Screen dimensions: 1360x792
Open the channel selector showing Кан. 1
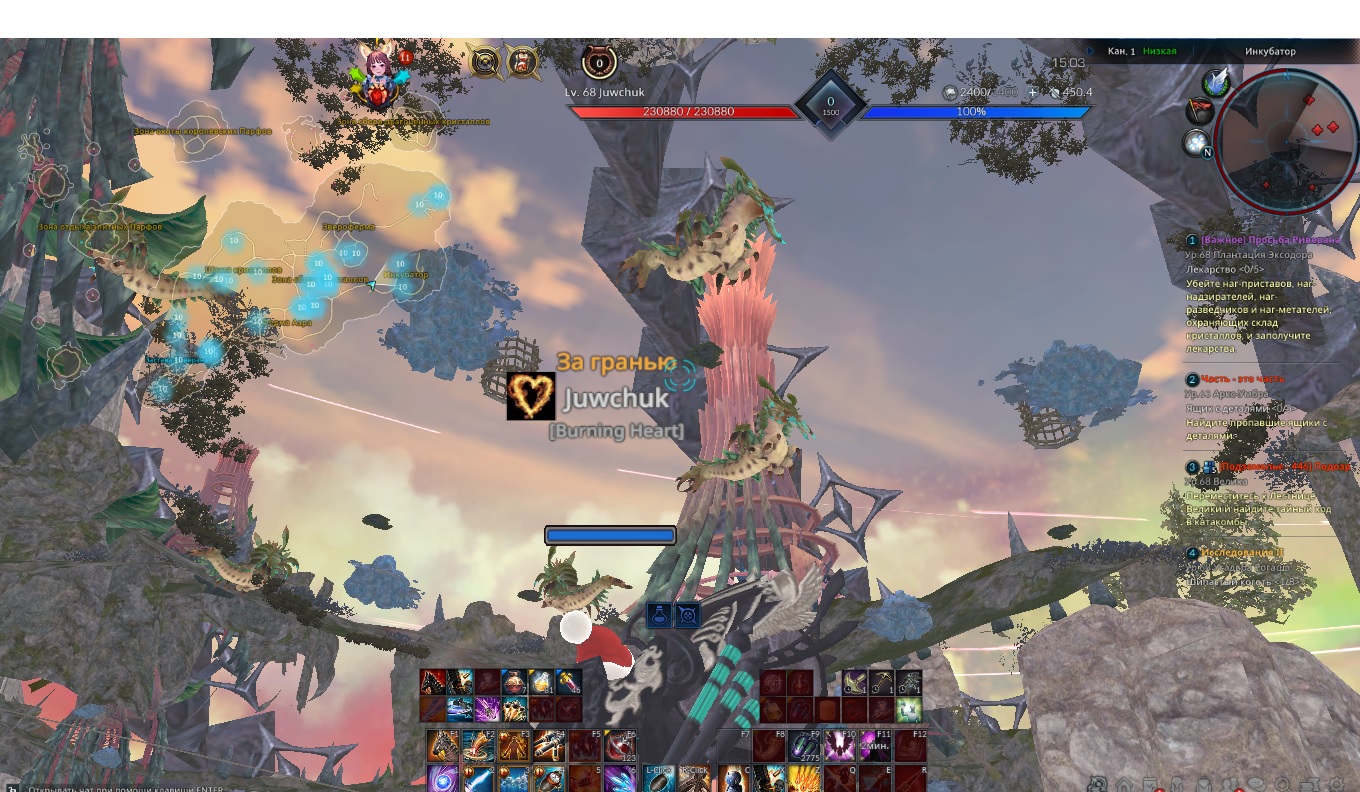(x=1120, y=51)
